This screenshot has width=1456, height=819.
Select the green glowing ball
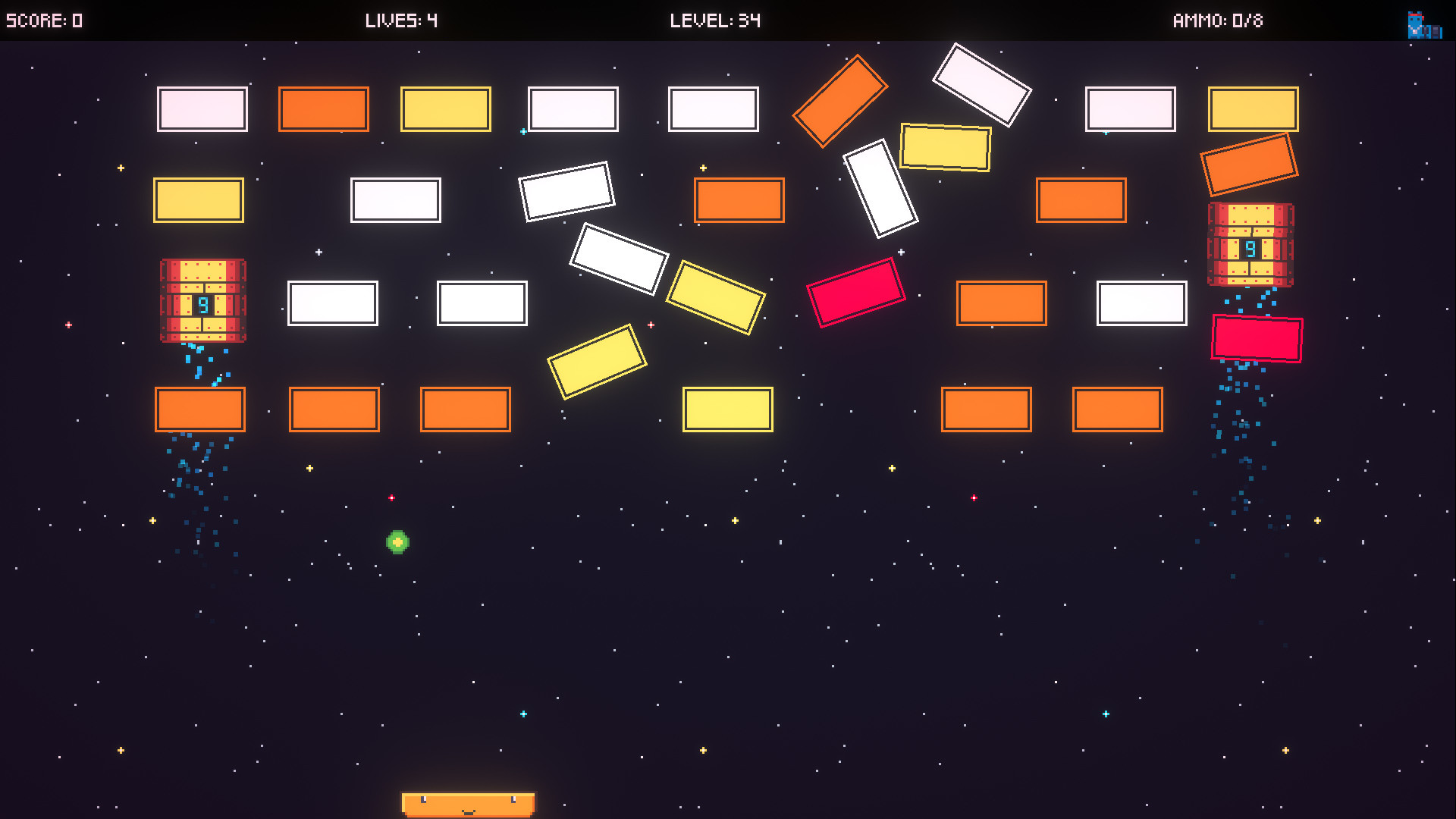(397, 543)
